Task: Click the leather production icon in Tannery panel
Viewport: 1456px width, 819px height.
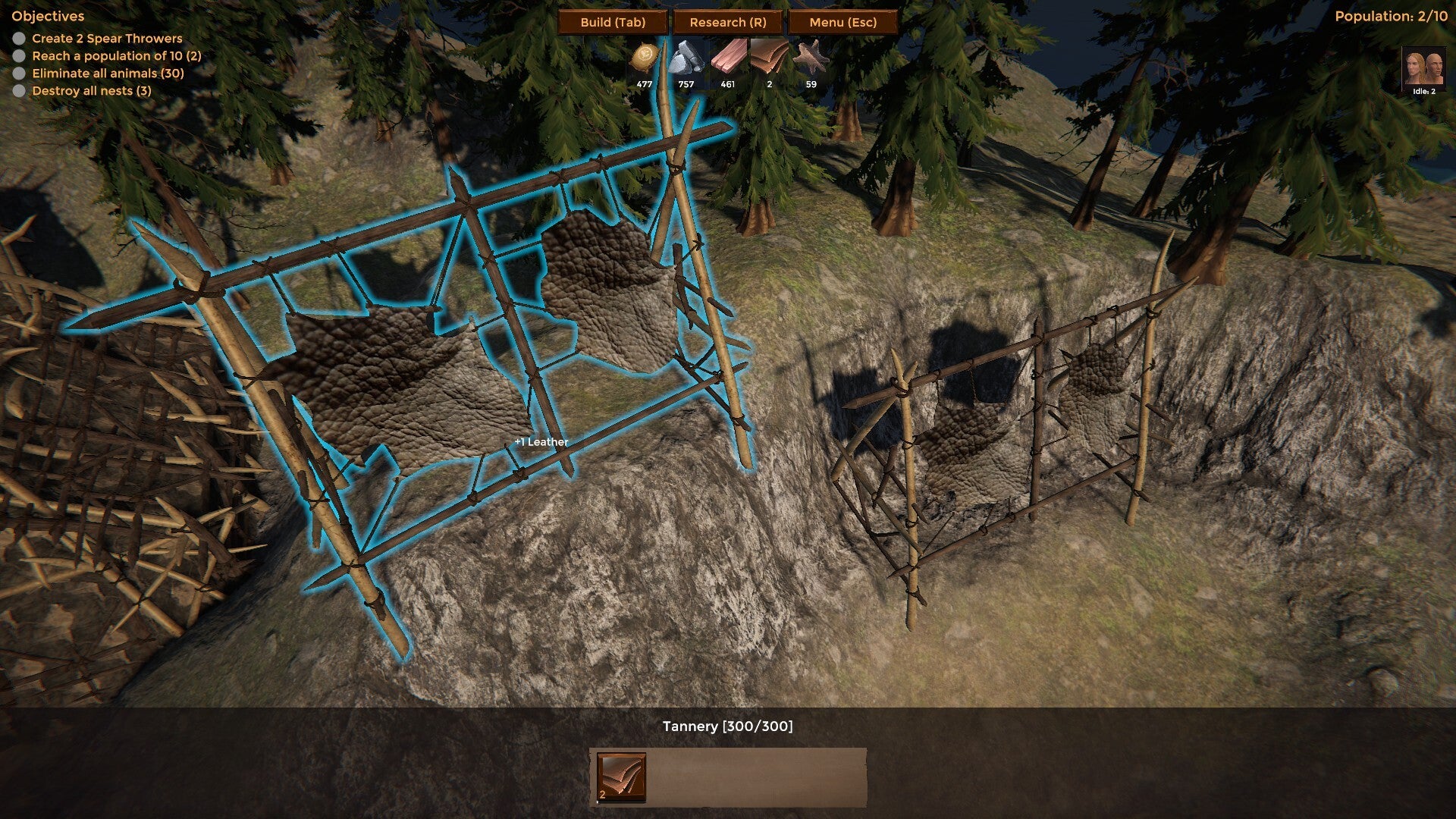Action: (x=621, y=777)
